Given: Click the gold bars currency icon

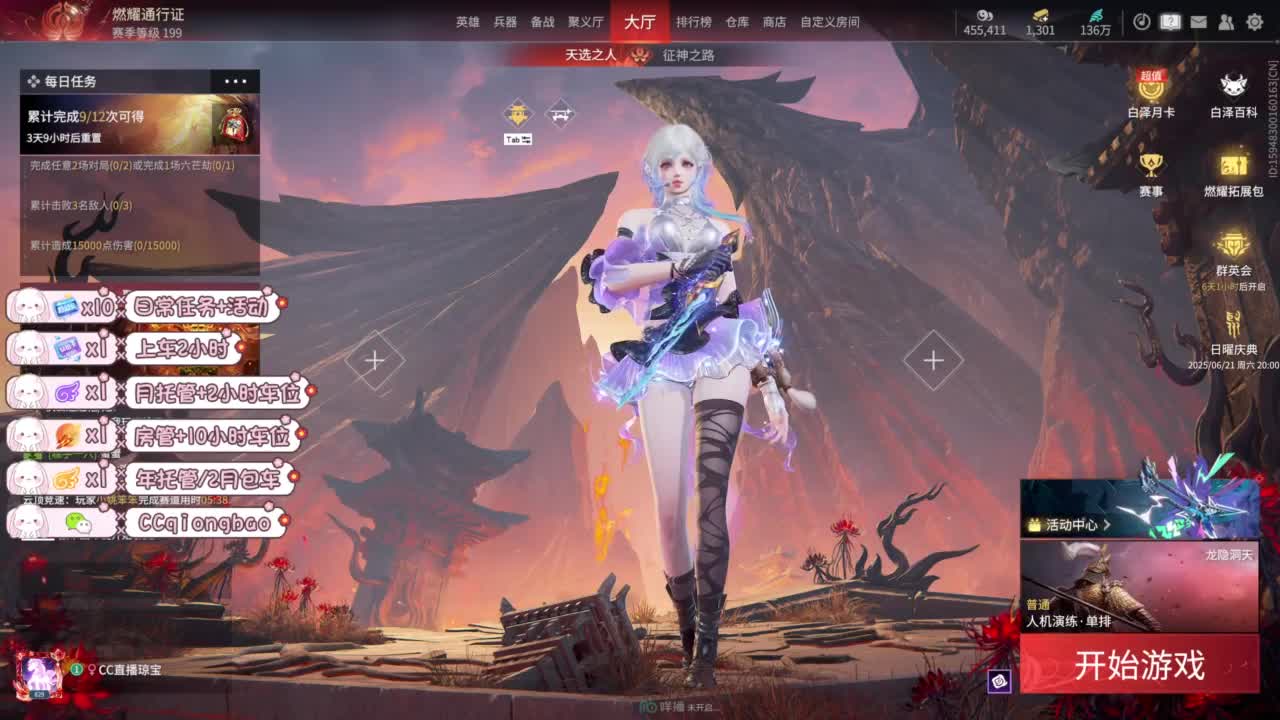Looking at the screenshot, I should pyautogui.click(x=1040, y=16).
